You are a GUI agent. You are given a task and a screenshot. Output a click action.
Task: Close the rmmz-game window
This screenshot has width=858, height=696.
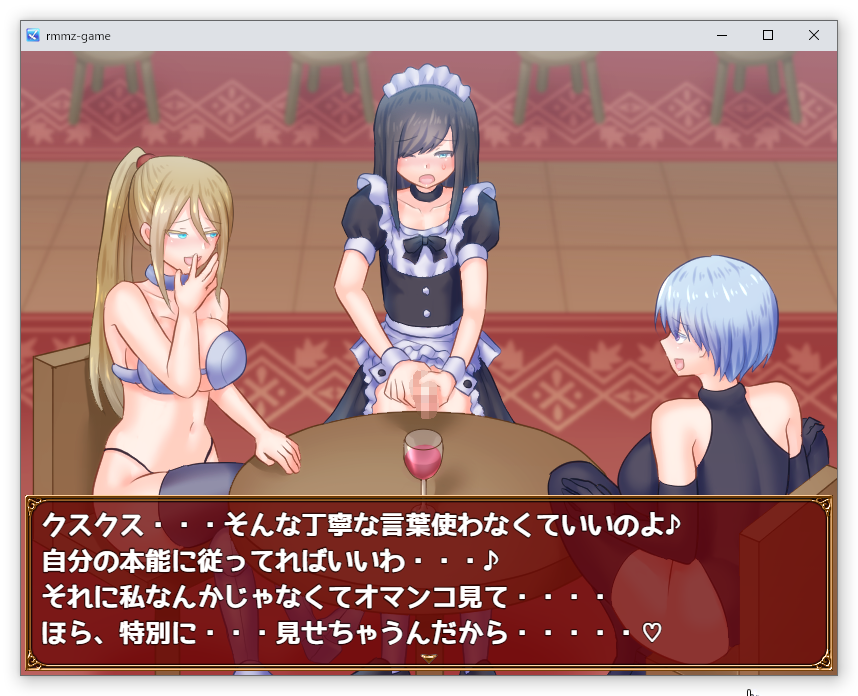[x=814, y=35]
